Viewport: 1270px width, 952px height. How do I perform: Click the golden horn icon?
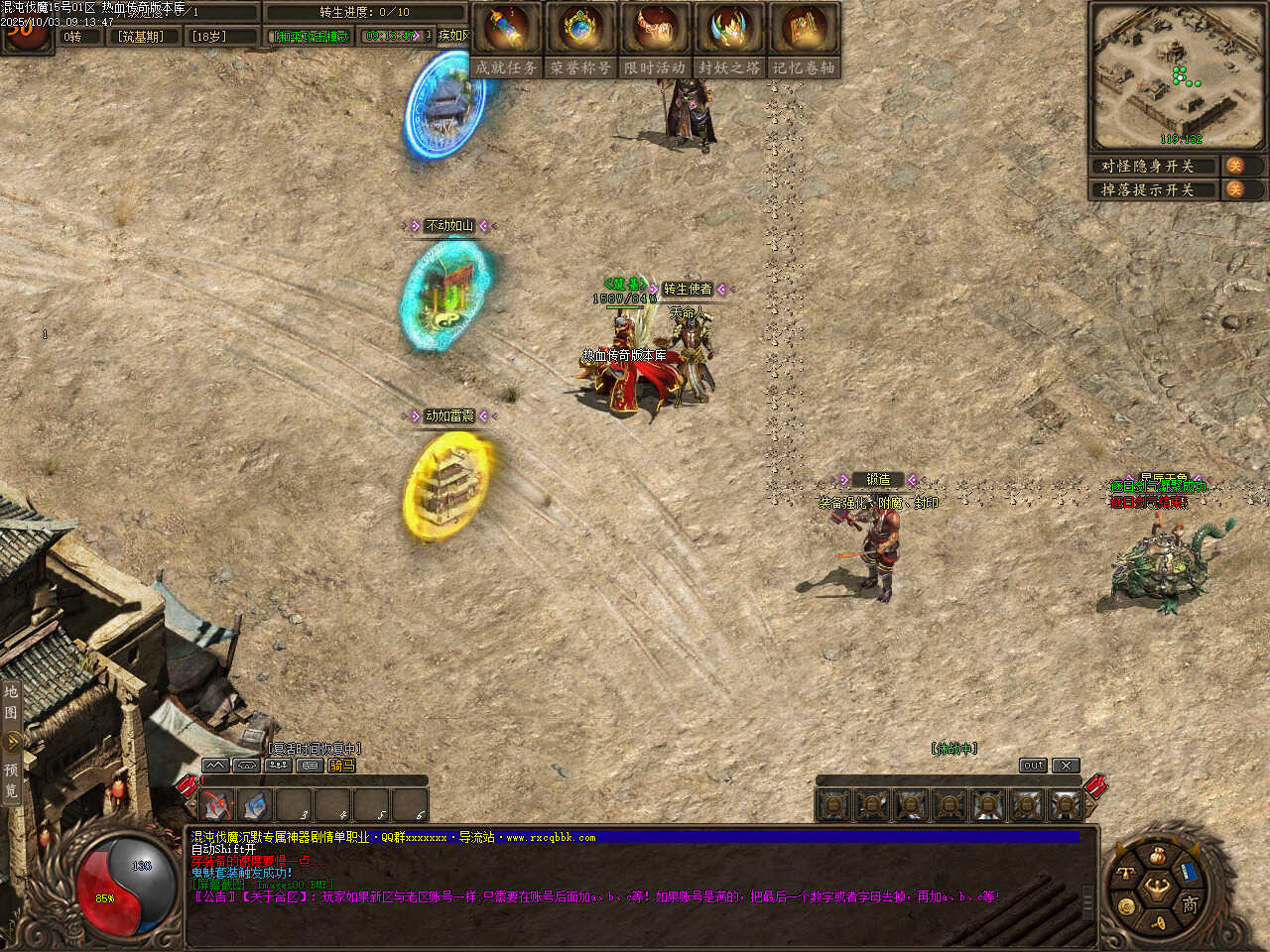click(1159, 923)
